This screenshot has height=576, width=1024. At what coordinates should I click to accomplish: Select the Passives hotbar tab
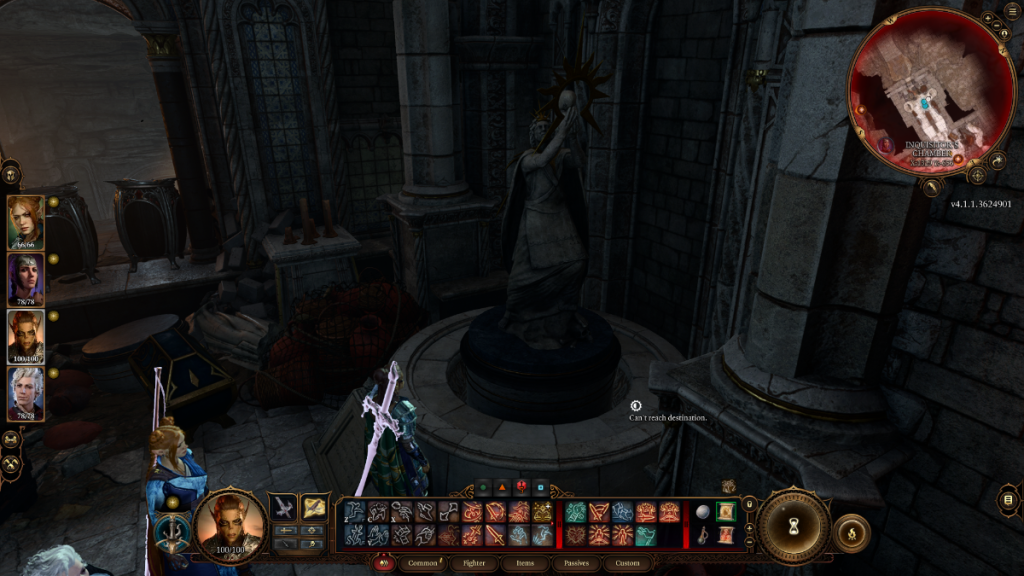point(577,564)
